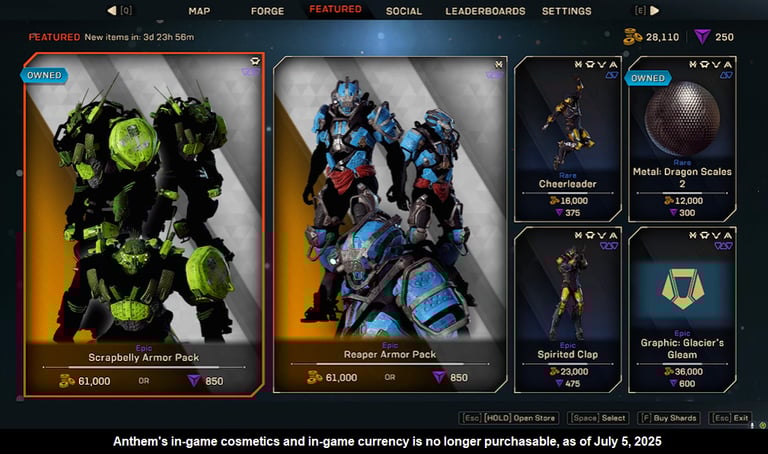Select the Graphic: Glacier's Gleam item
Image resolution: width=768 pixels, height=454 pixels.
683,310
